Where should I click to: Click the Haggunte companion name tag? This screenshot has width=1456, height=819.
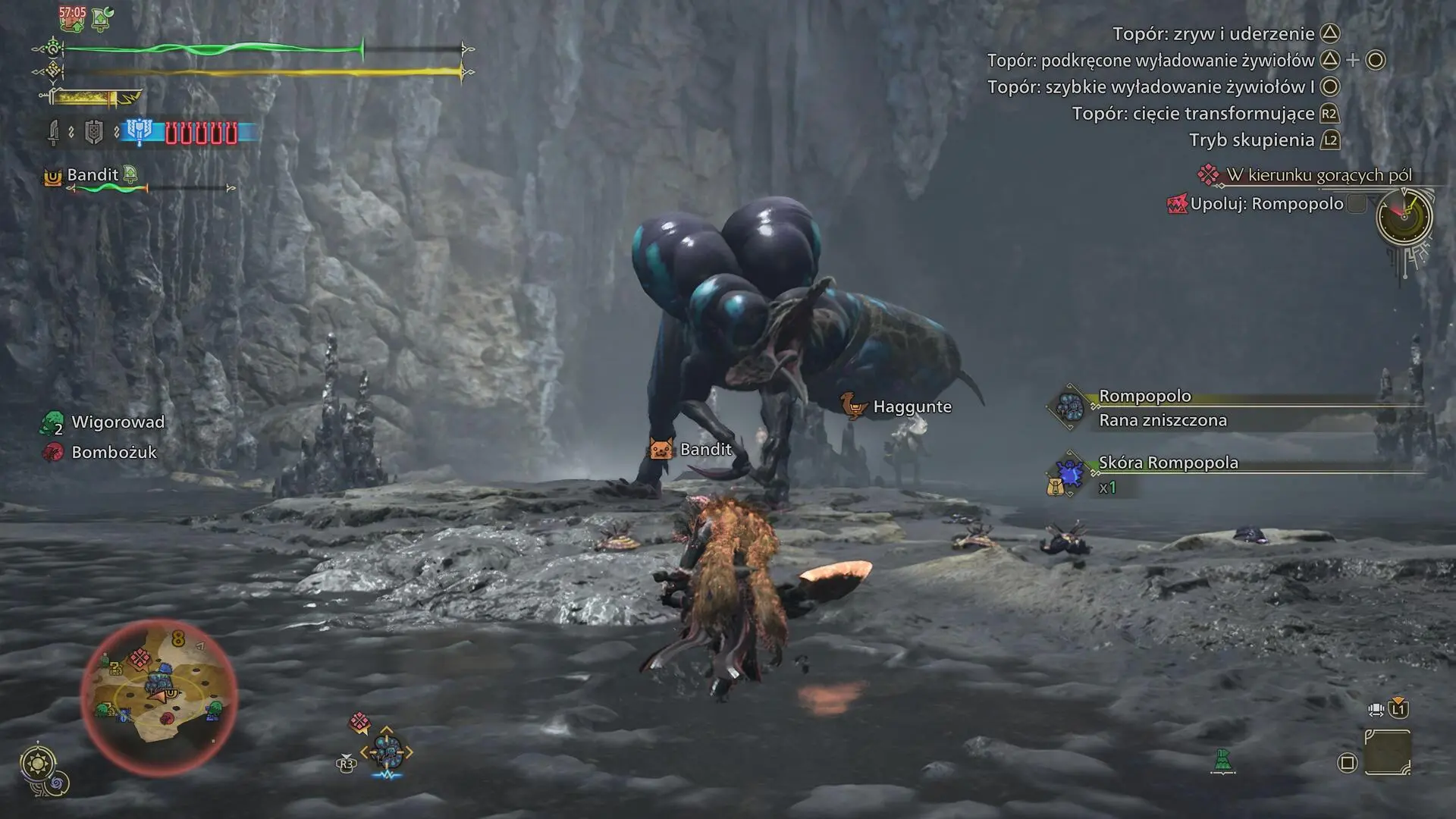pyautogui.click(x=911, y=406)
